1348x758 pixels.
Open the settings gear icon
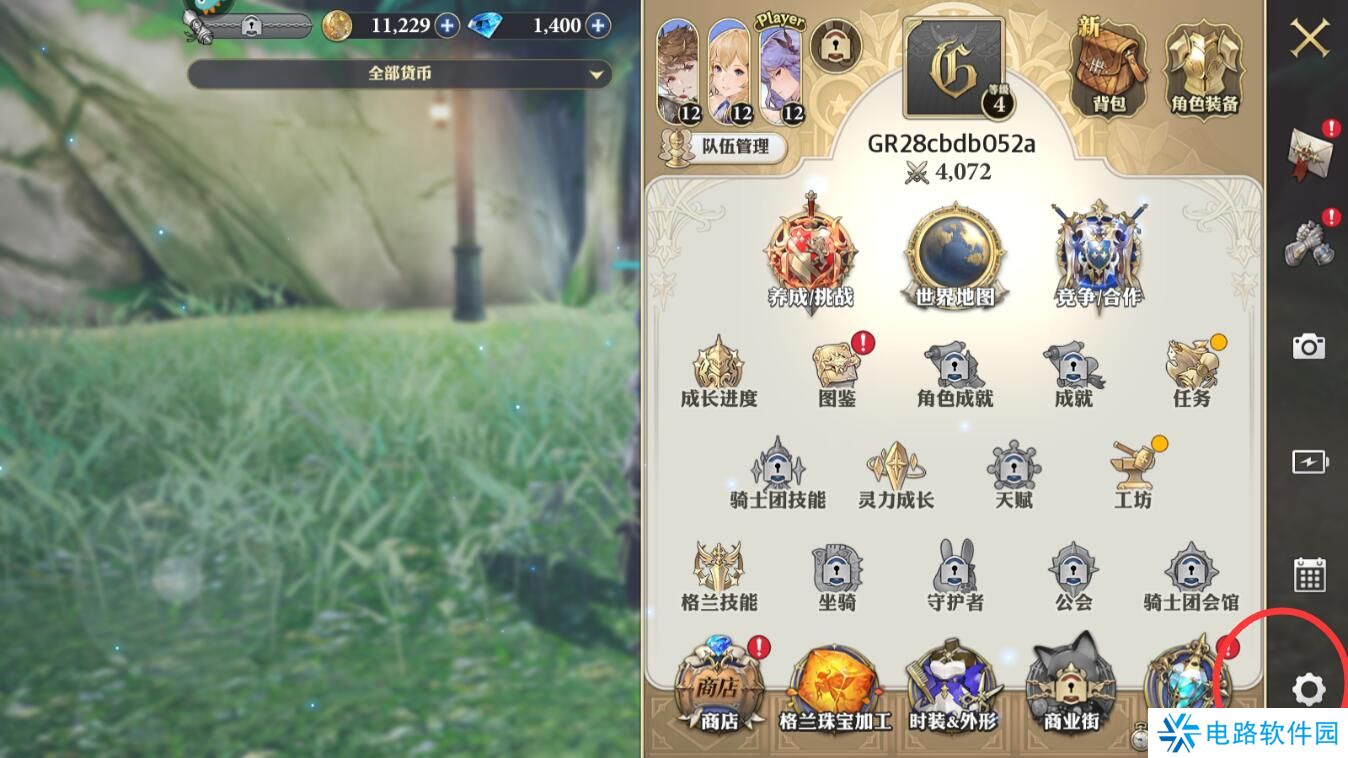tap(1308, 689)
